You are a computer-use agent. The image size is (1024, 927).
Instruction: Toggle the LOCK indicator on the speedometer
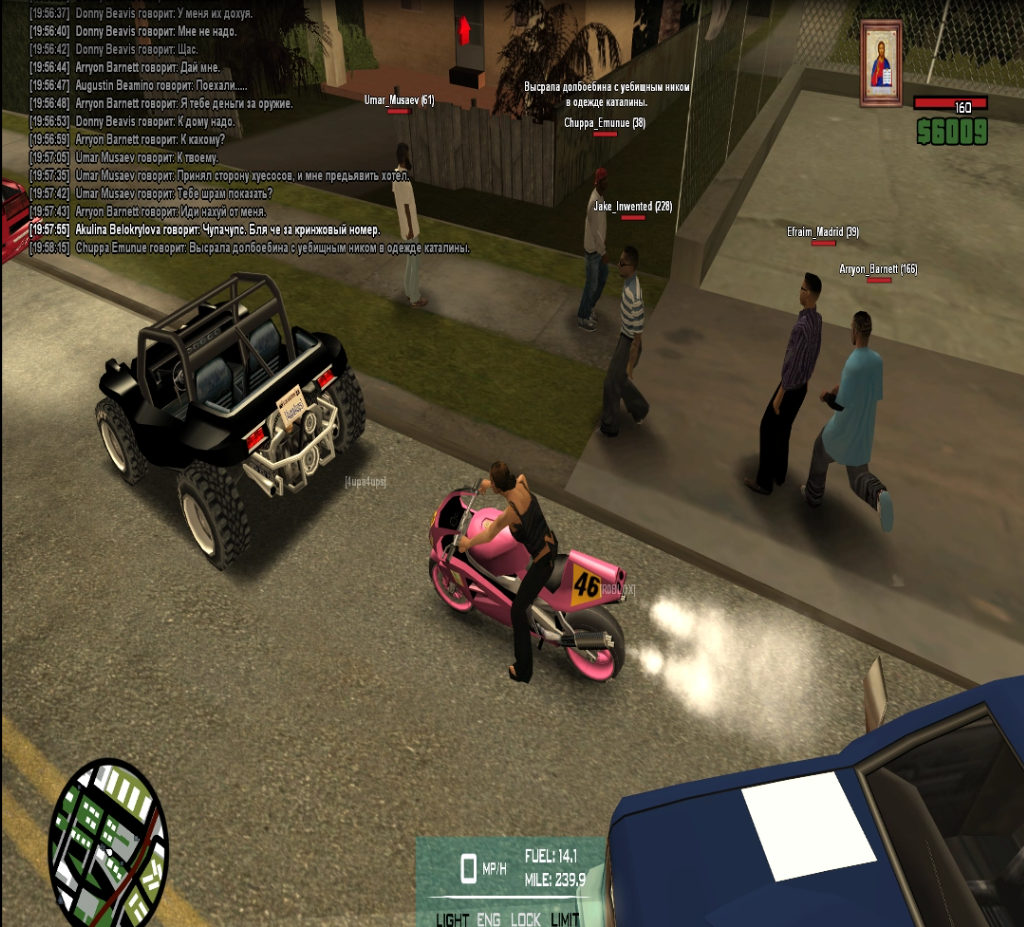526,919
